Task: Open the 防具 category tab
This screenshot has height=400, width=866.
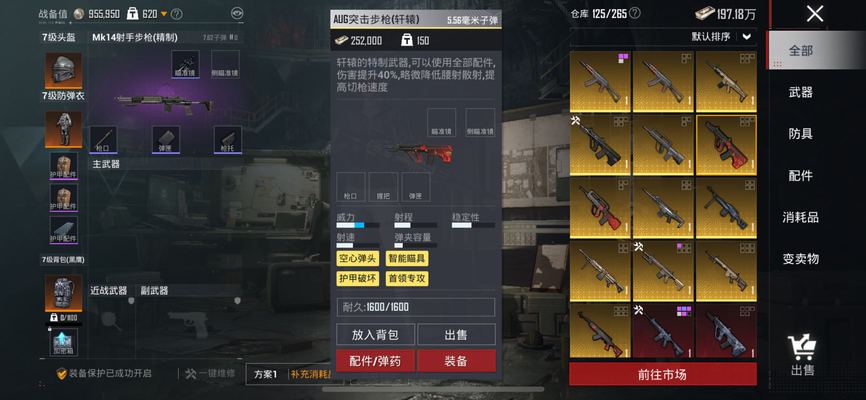Action: click(801, 134)
